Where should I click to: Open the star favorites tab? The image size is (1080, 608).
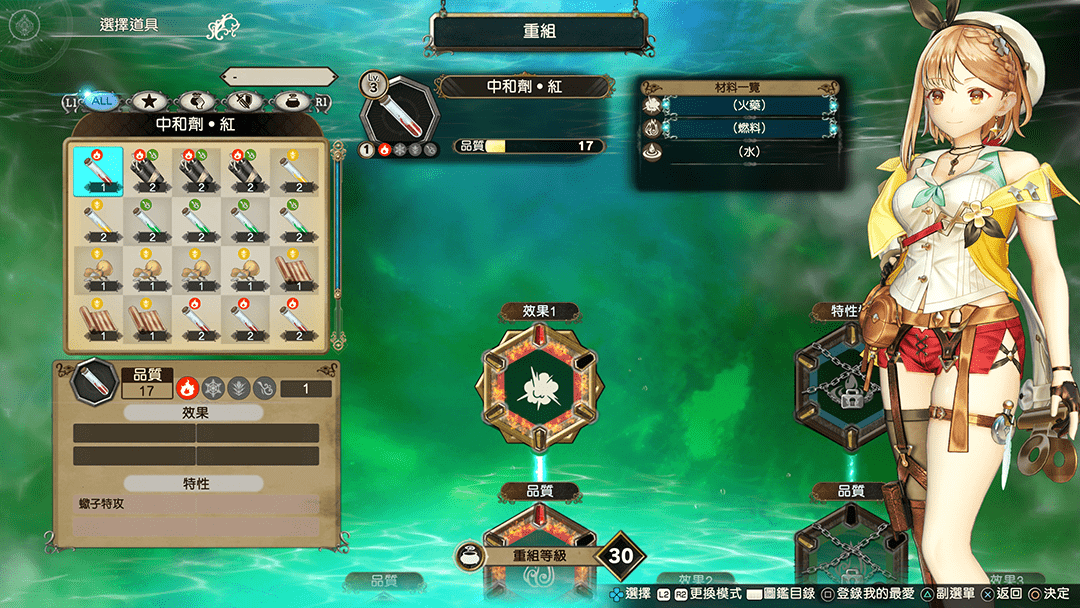point(149,100)
